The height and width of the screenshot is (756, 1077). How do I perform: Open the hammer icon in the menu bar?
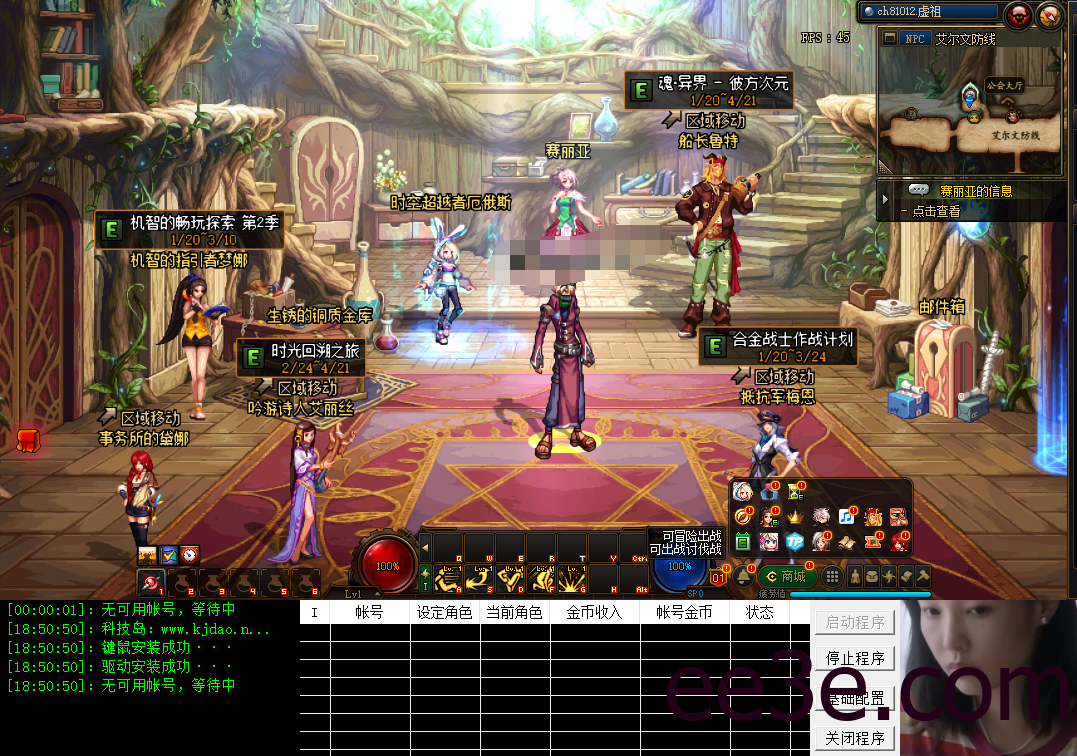tap(923, 577)
